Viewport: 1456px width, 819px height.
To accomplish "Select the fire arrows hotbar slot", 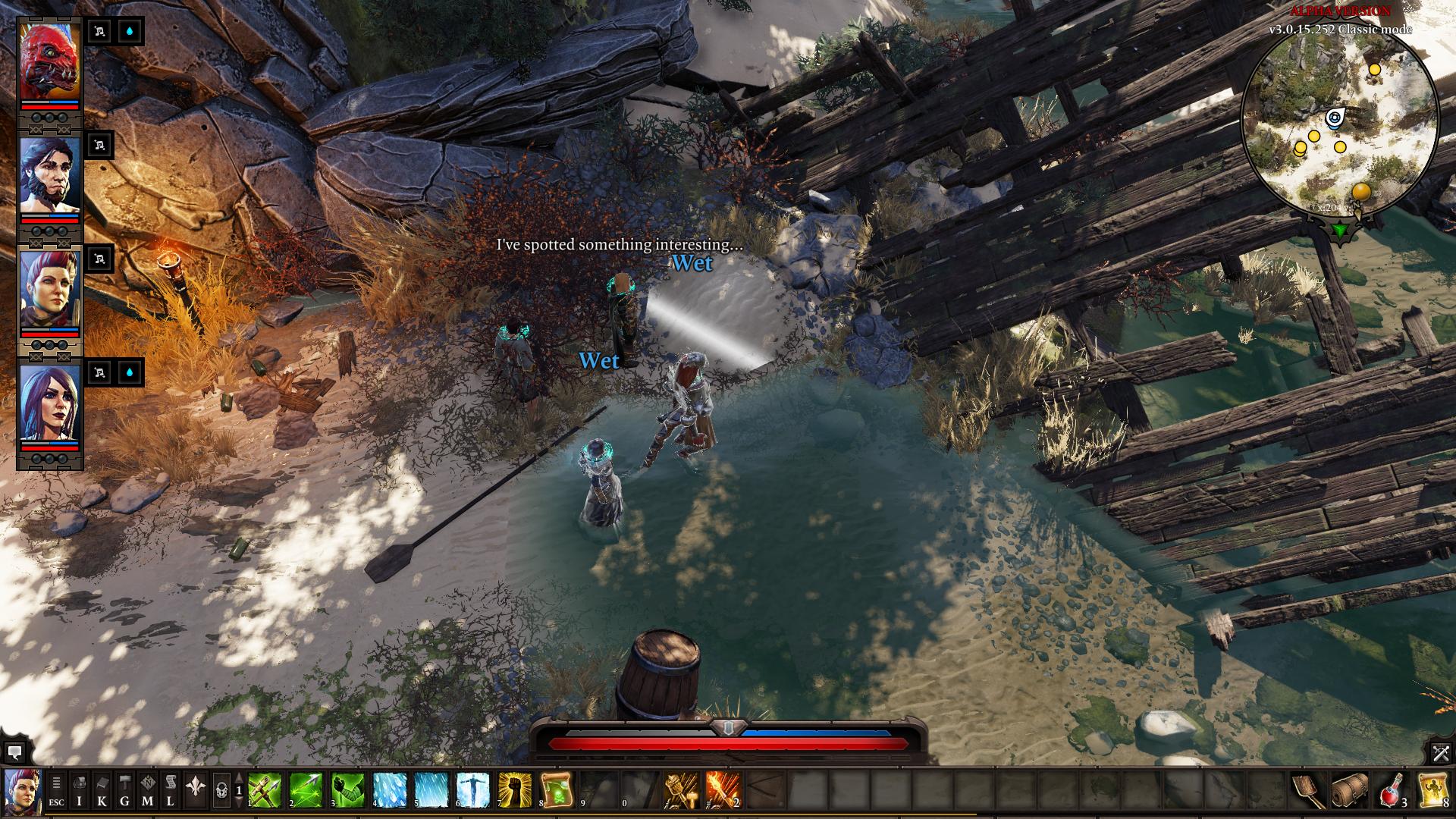I will (x=723, y=790).
